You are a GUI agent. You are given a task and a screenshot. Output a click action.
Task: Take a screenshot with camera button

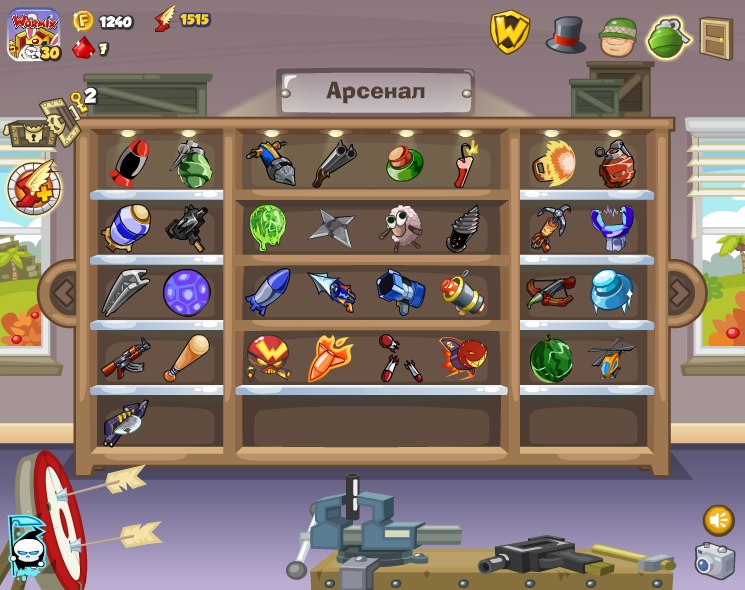(715, 560)
